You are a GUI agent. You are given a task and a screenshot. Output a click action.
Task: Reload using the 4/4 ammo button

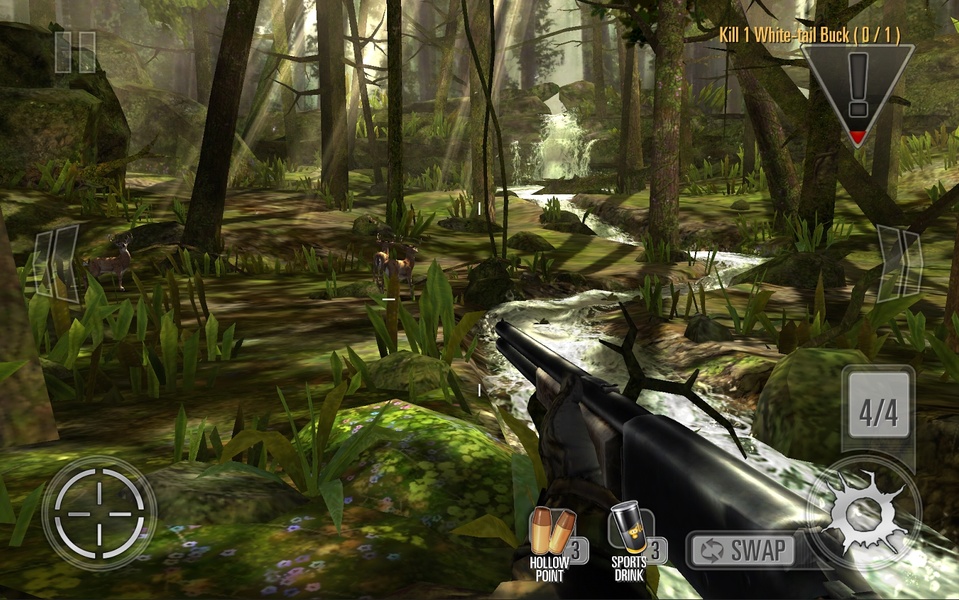pyautogui.click(x=878, y=410)
